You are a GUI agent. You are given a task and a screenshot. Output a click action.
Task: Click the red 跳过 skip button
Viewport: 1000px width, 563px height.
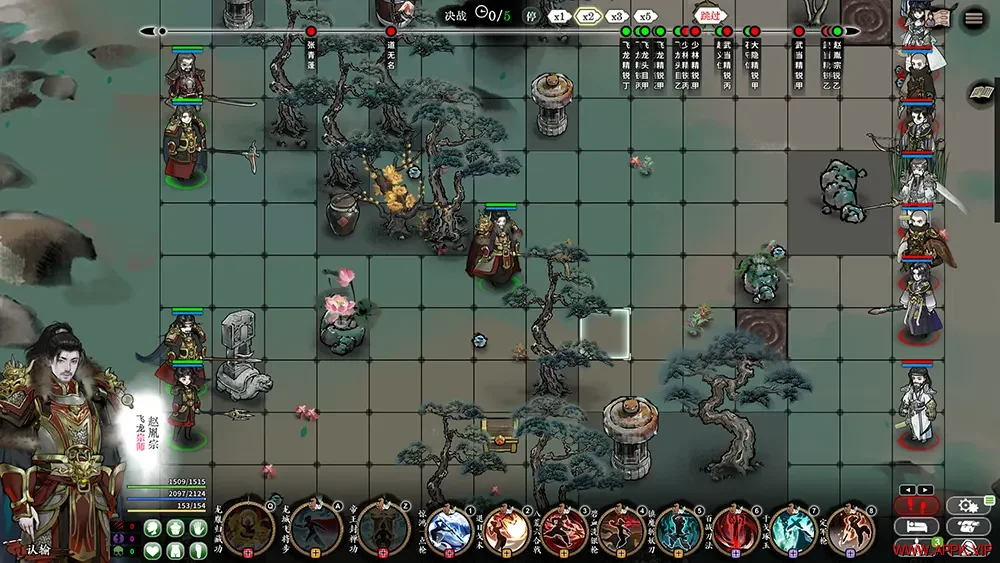pos(709,16)
